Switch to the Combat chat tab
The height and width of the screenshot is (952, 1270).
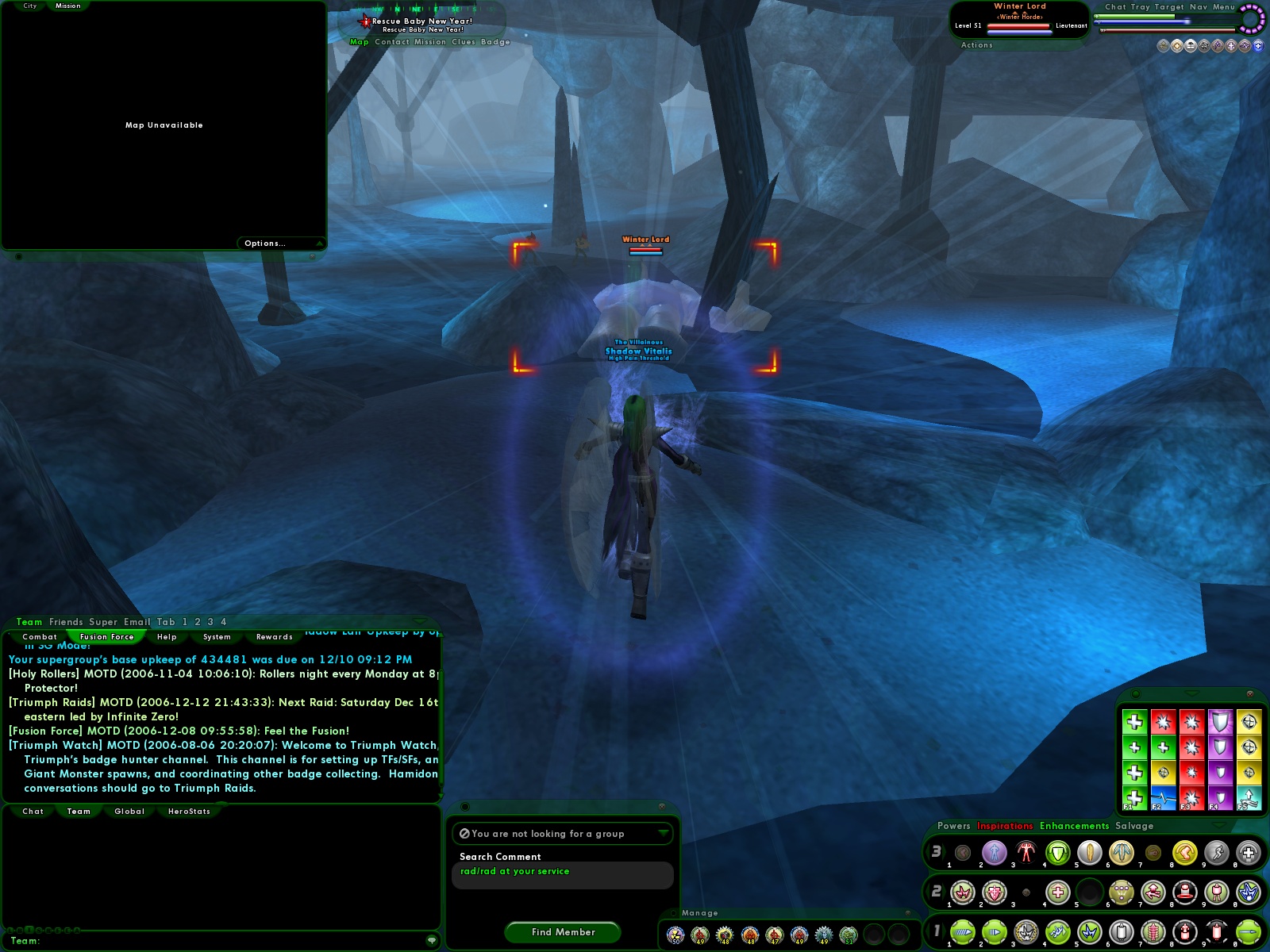click(x=40, y=636)
